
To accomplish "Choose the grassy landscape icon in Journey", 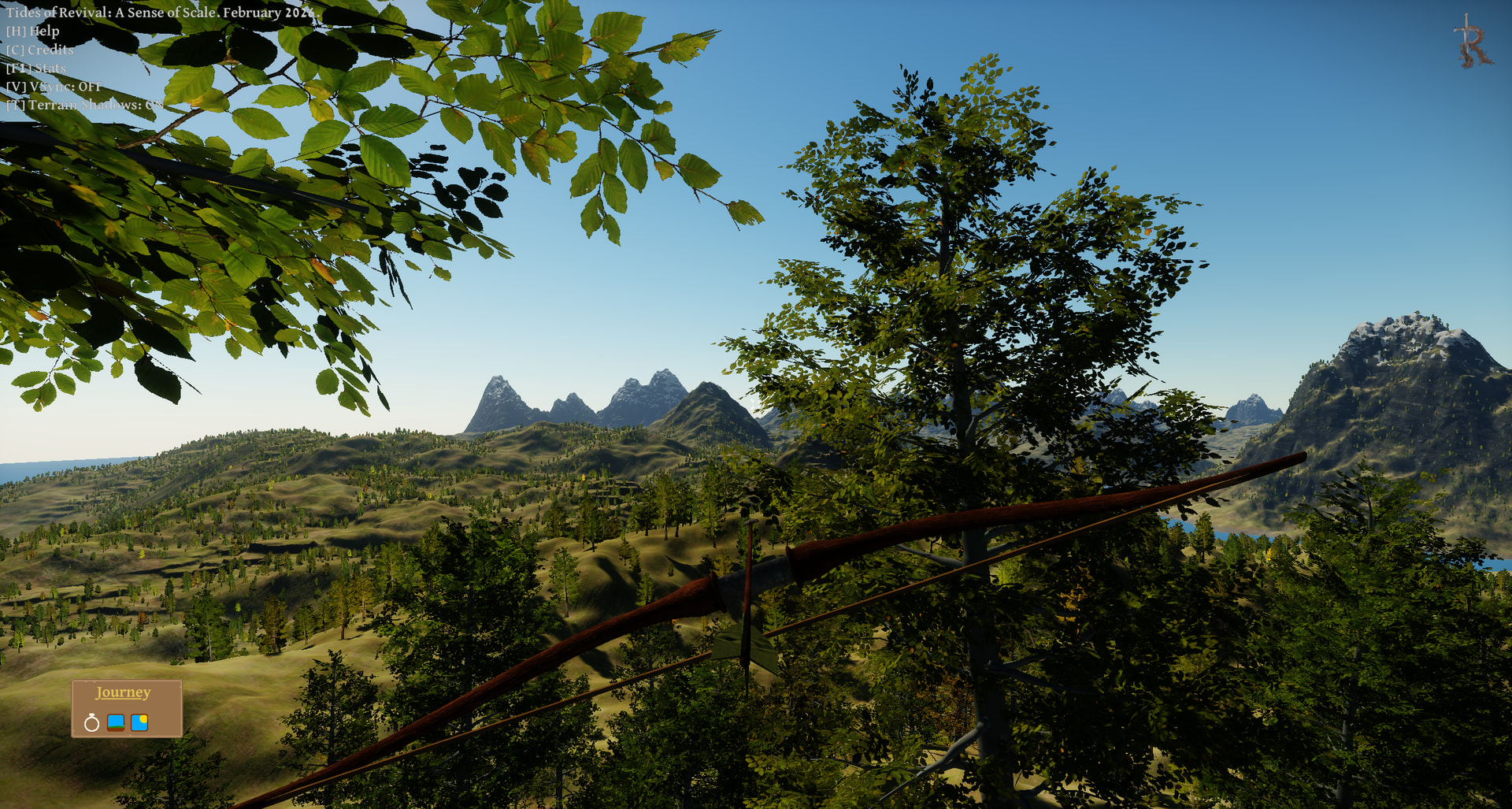I will click(116, 722).
